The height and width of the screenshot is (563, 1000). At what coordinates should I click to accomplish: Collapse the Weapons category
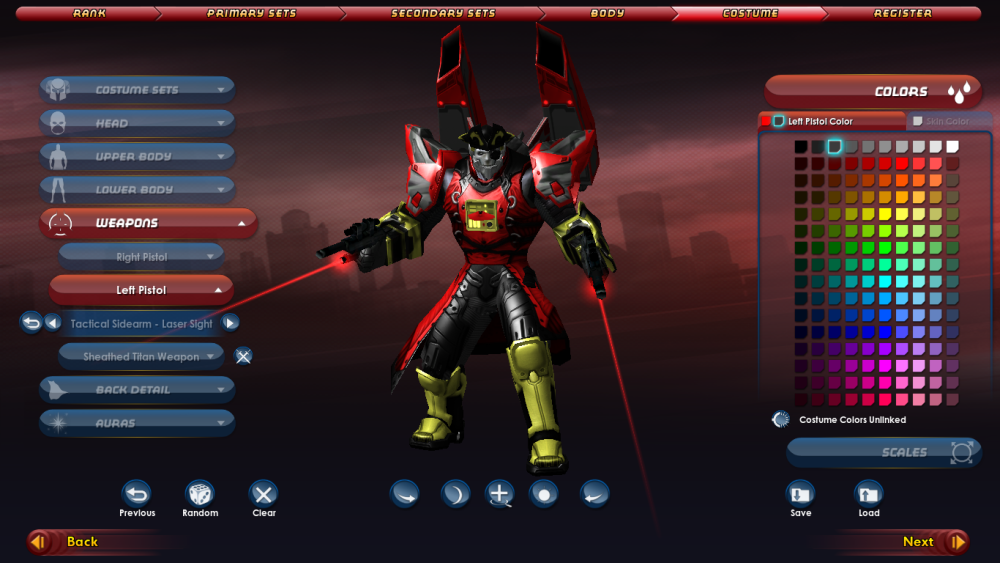tap(147, 223)
